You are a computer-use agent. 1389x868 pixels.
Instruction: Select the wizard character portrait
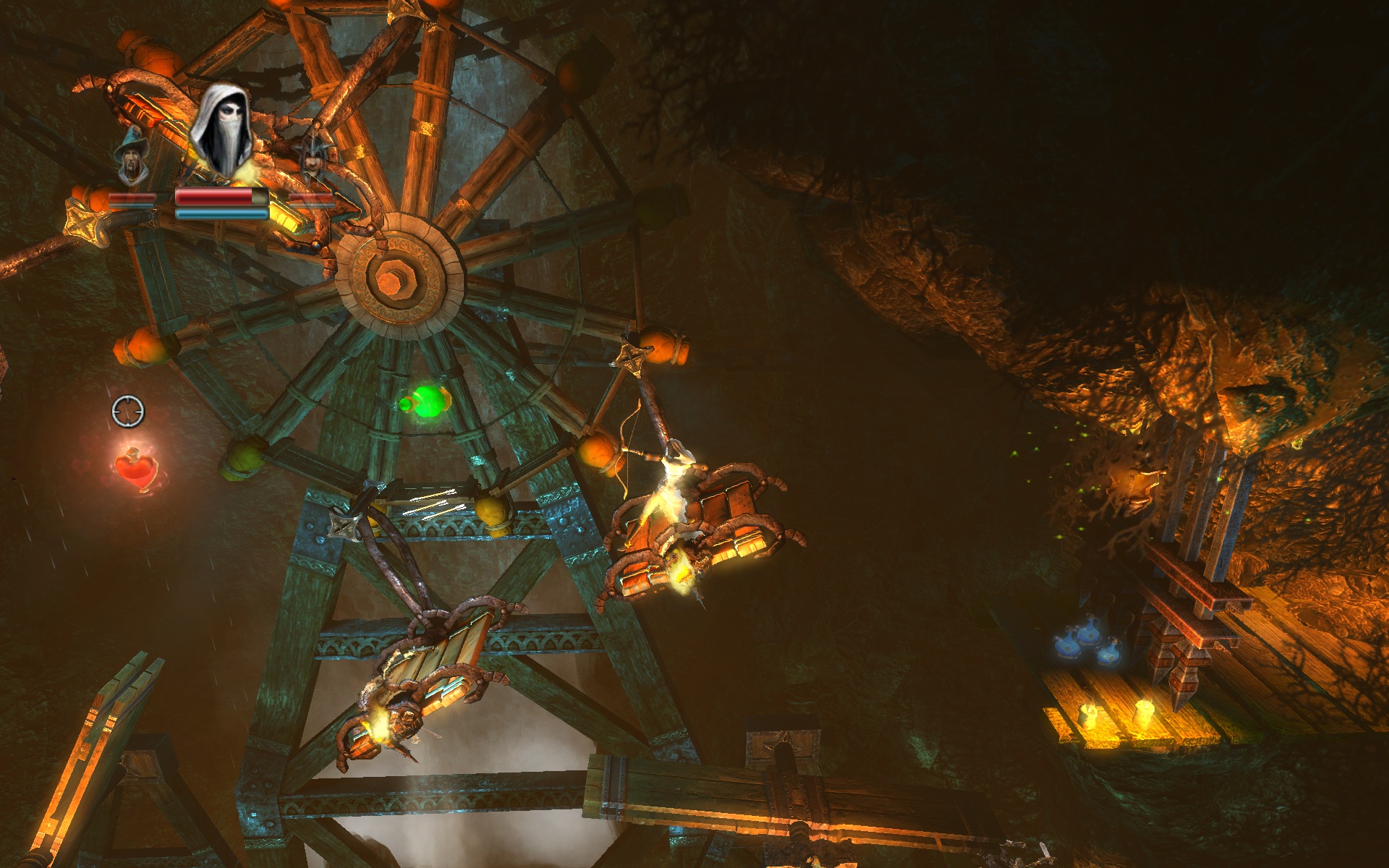(x=132, y=156)
